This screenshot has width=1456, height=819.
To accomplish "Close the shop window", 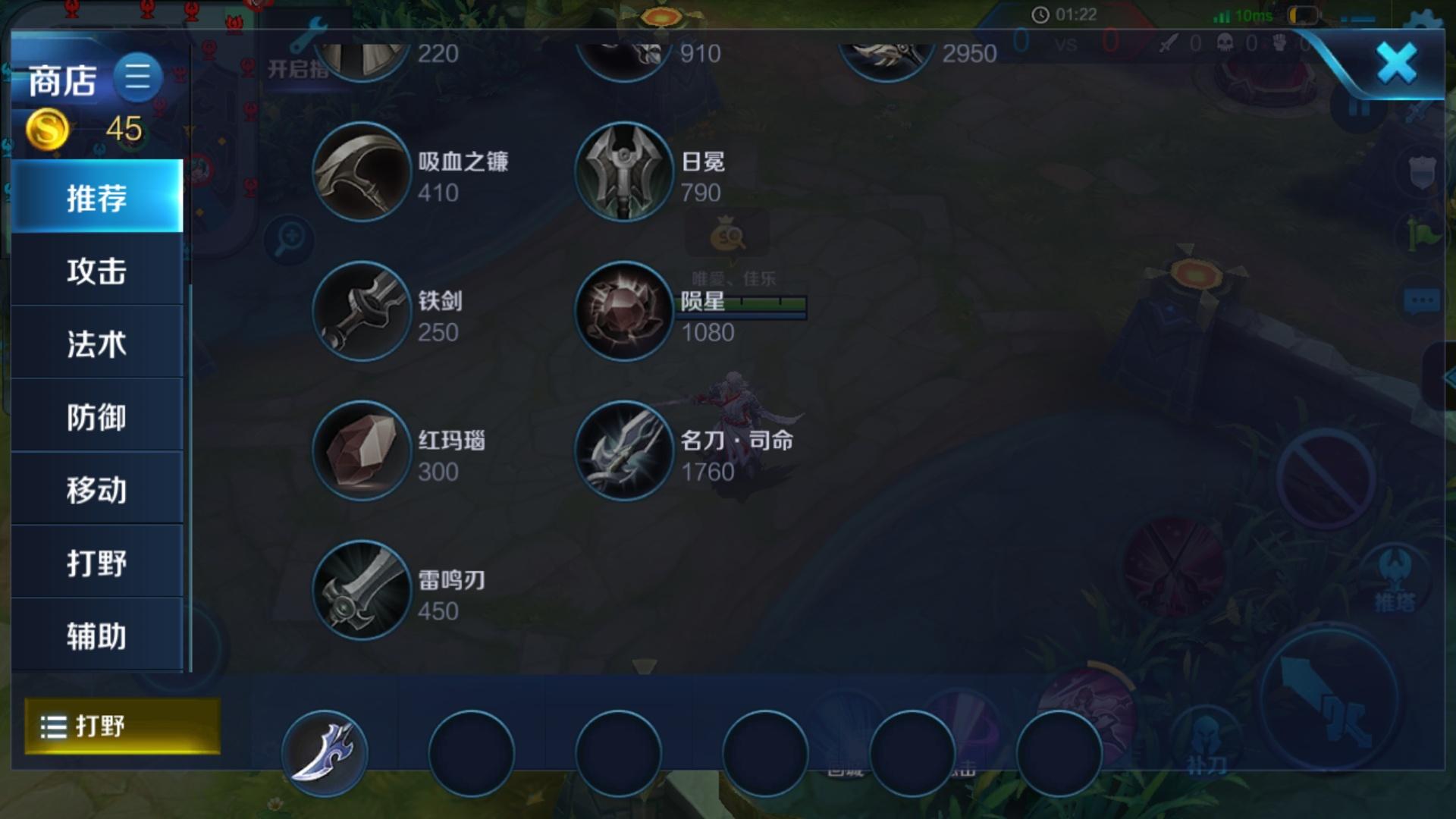I will [1396, 64].
